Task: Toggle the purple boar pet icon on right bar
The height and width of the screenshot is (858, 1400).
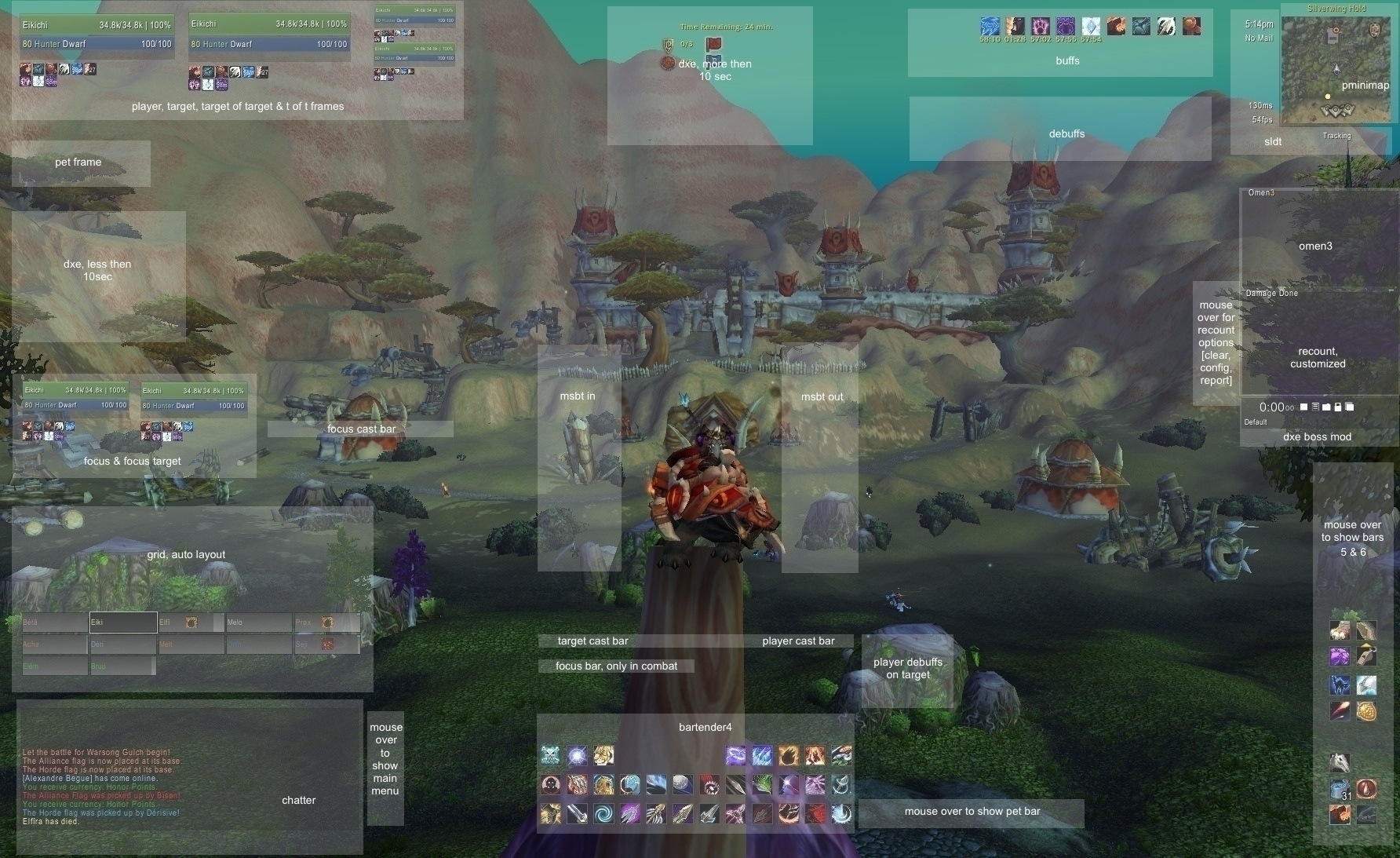Action: pyautogui.click(x=1340, y=655)
